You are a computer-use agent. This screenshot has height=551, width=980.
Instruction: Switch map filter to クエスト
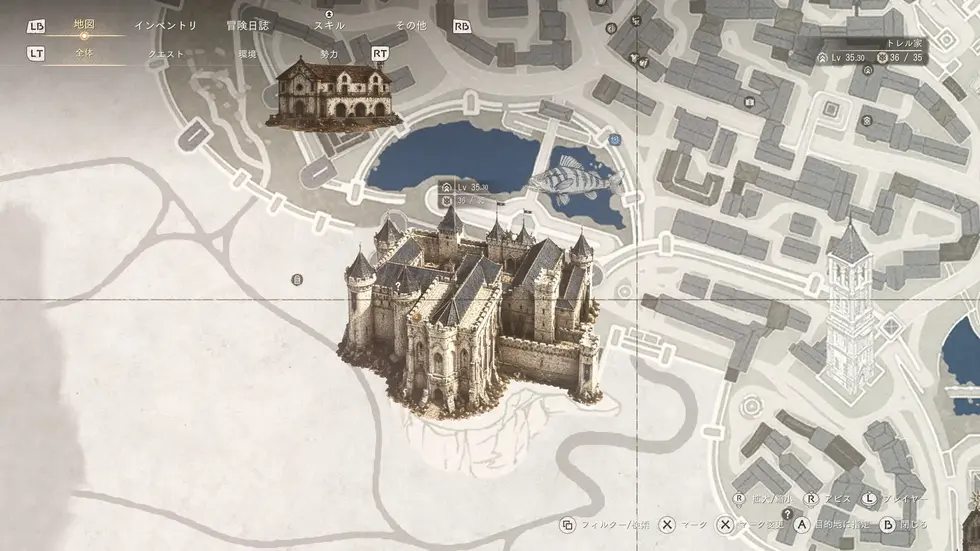click(x=166, y=54)
